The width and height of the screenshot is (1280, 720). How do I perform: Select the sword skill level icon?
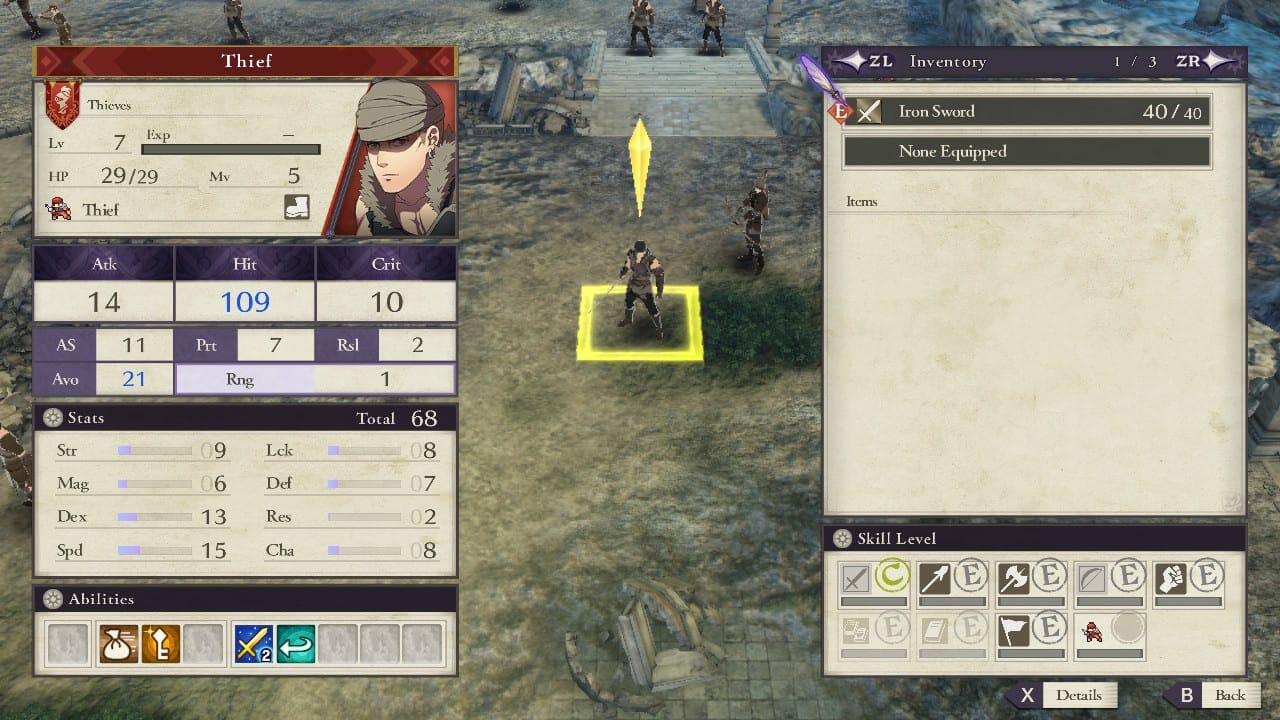(x=856, y=579)
